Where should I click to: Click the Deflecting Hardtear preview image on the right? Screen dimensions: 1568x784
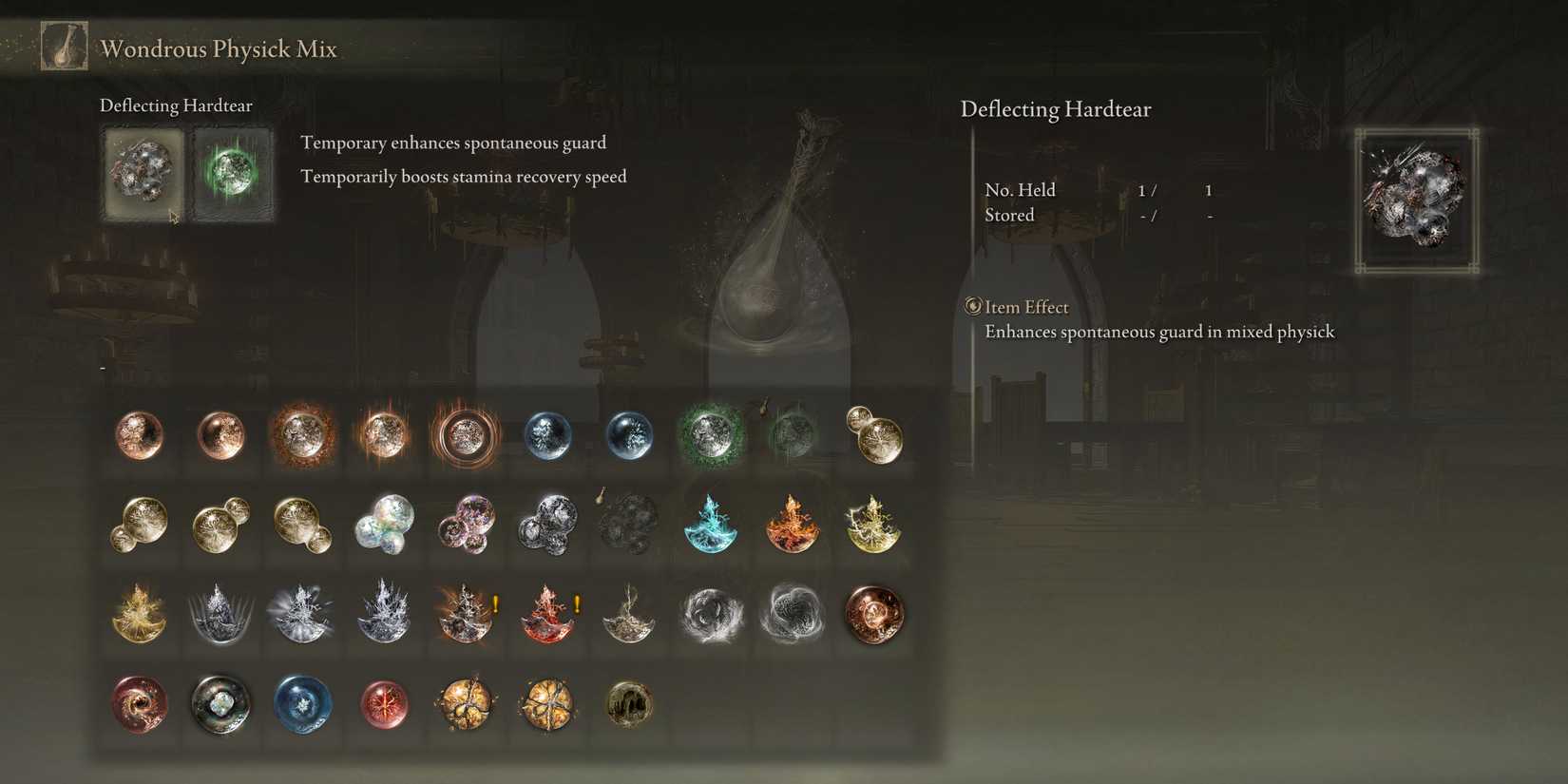[x=1415, y=200]
